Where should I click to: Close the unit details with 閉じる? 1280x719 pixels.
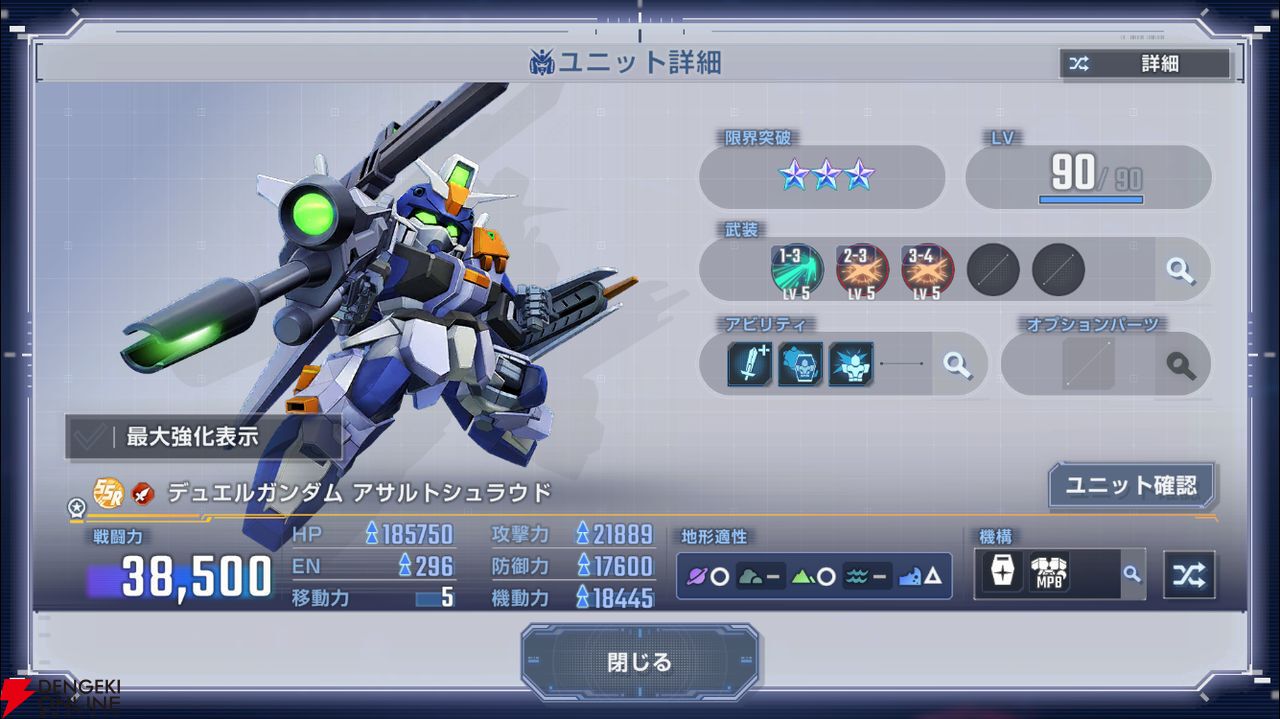639,662
